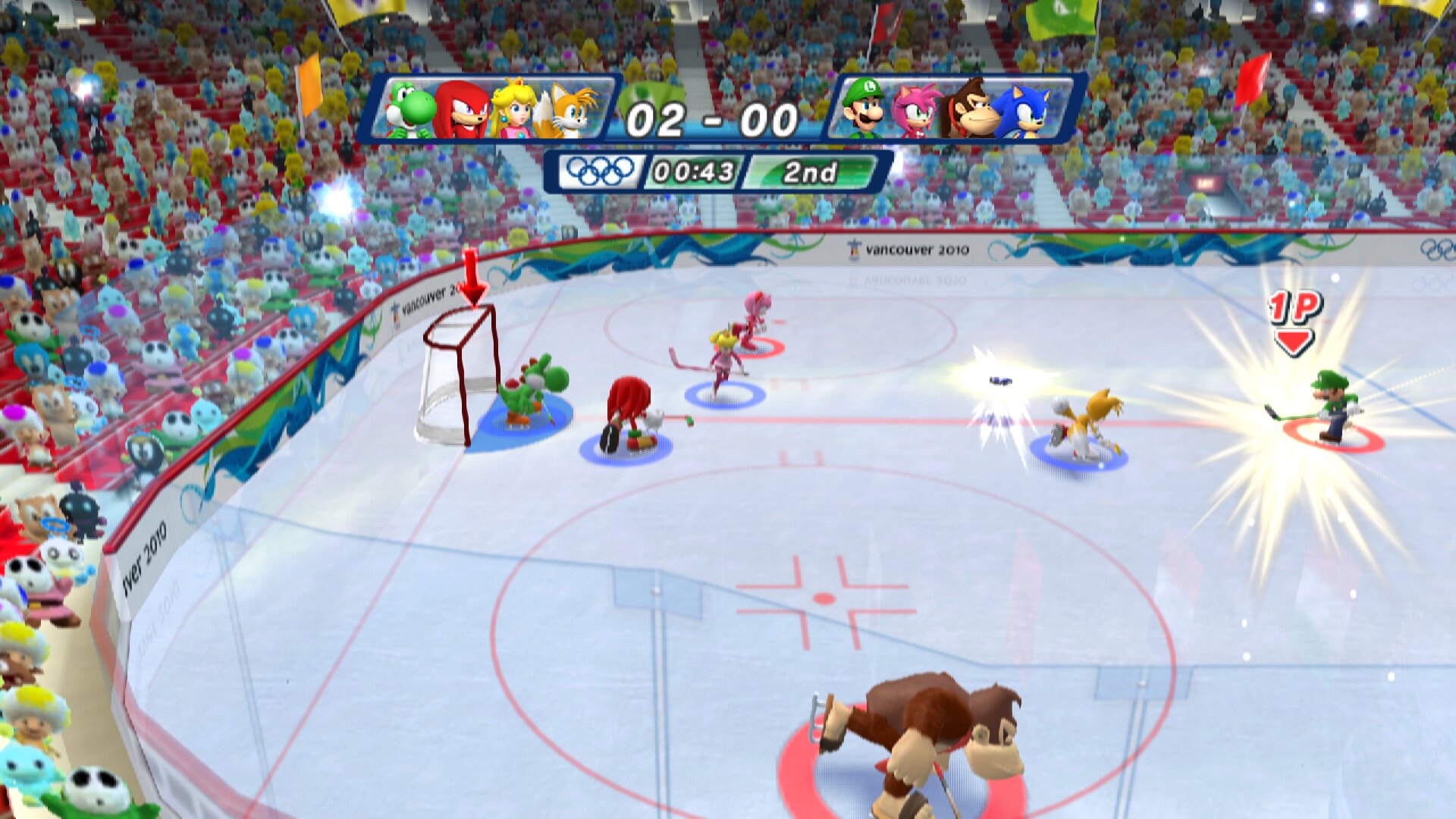1456x819 pixels.
Task: Click Knuckles' portrait icon
Action: [464, 108]
